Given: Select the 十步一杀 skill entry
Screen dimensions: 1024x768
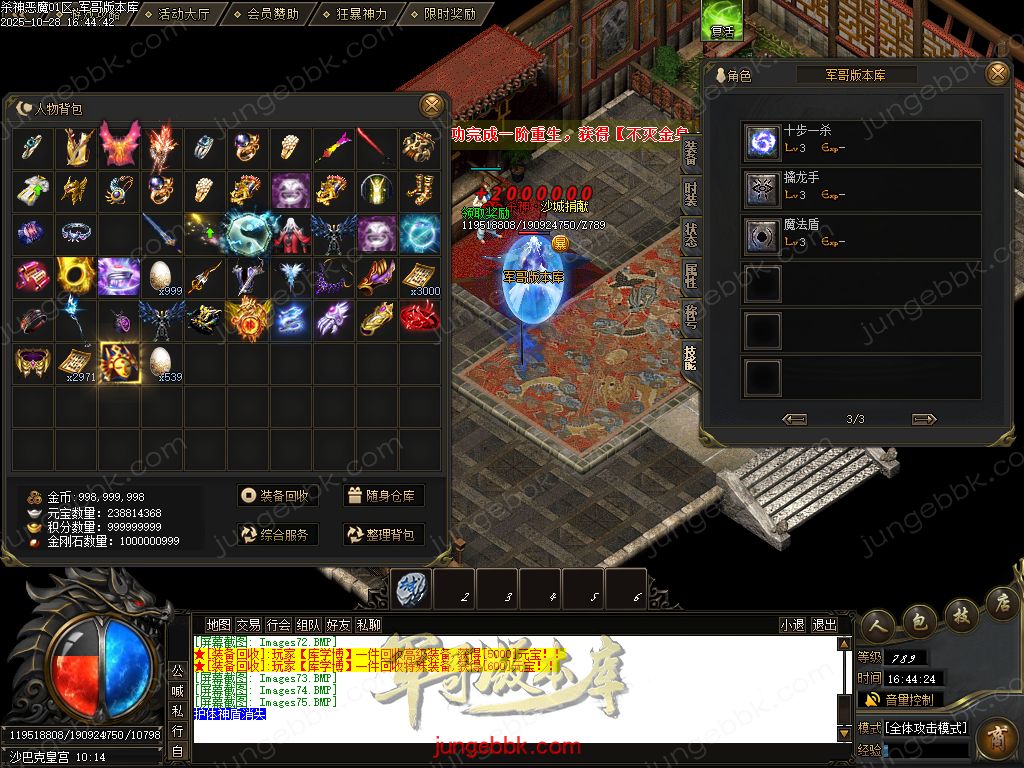Looking at the screenshot, I should click(861, 142).
